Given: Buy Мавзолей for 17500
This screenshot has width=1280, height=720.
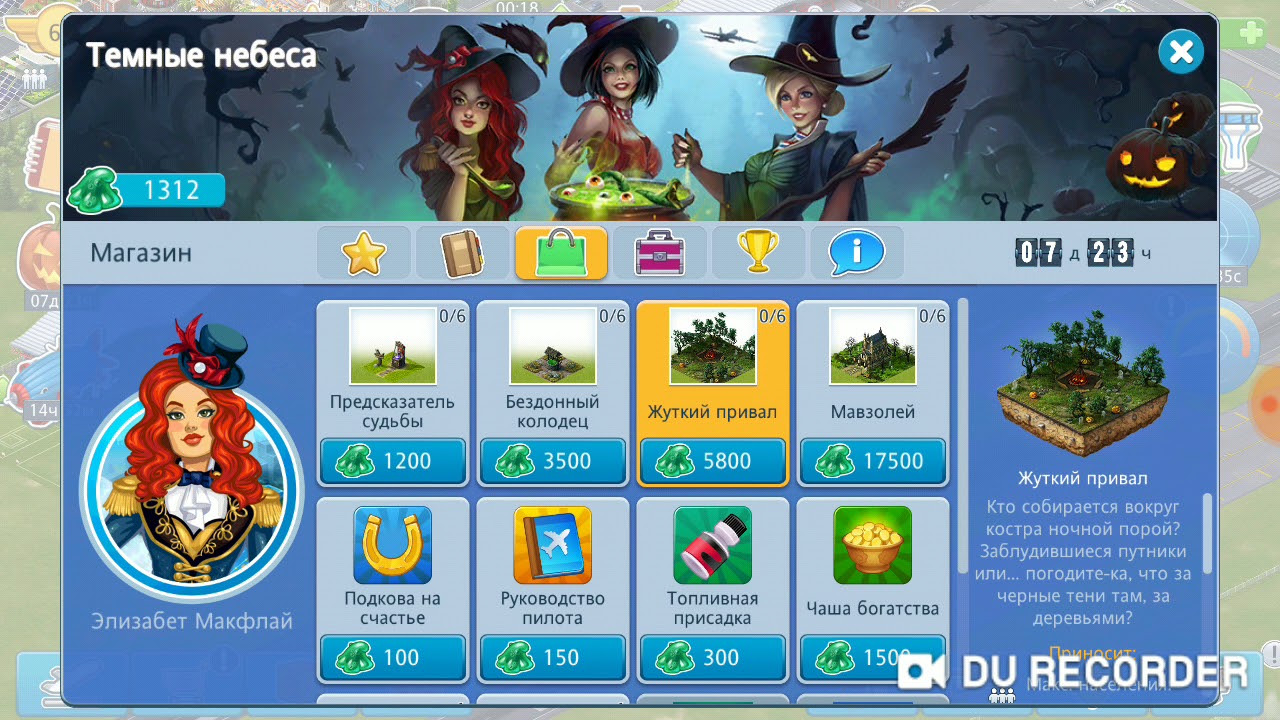Looking at the screenshot, I should click(872, 461).
